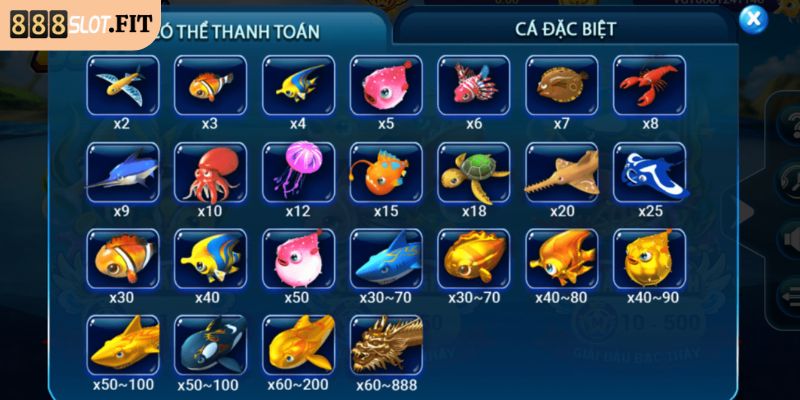Close the fish paytable panel
This screenshot has height=400, width=800.
pyautogui.click(x=751, y=20)
